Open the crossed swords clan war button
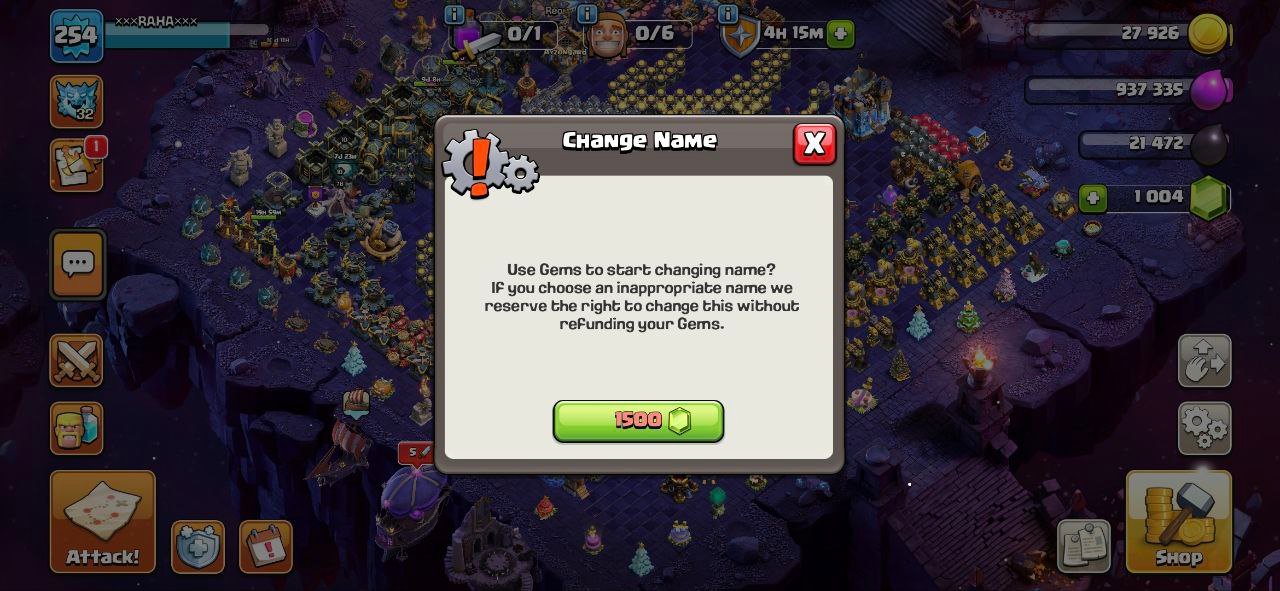The width and height of the screenshot is (1280, 591). pos(77,360)
